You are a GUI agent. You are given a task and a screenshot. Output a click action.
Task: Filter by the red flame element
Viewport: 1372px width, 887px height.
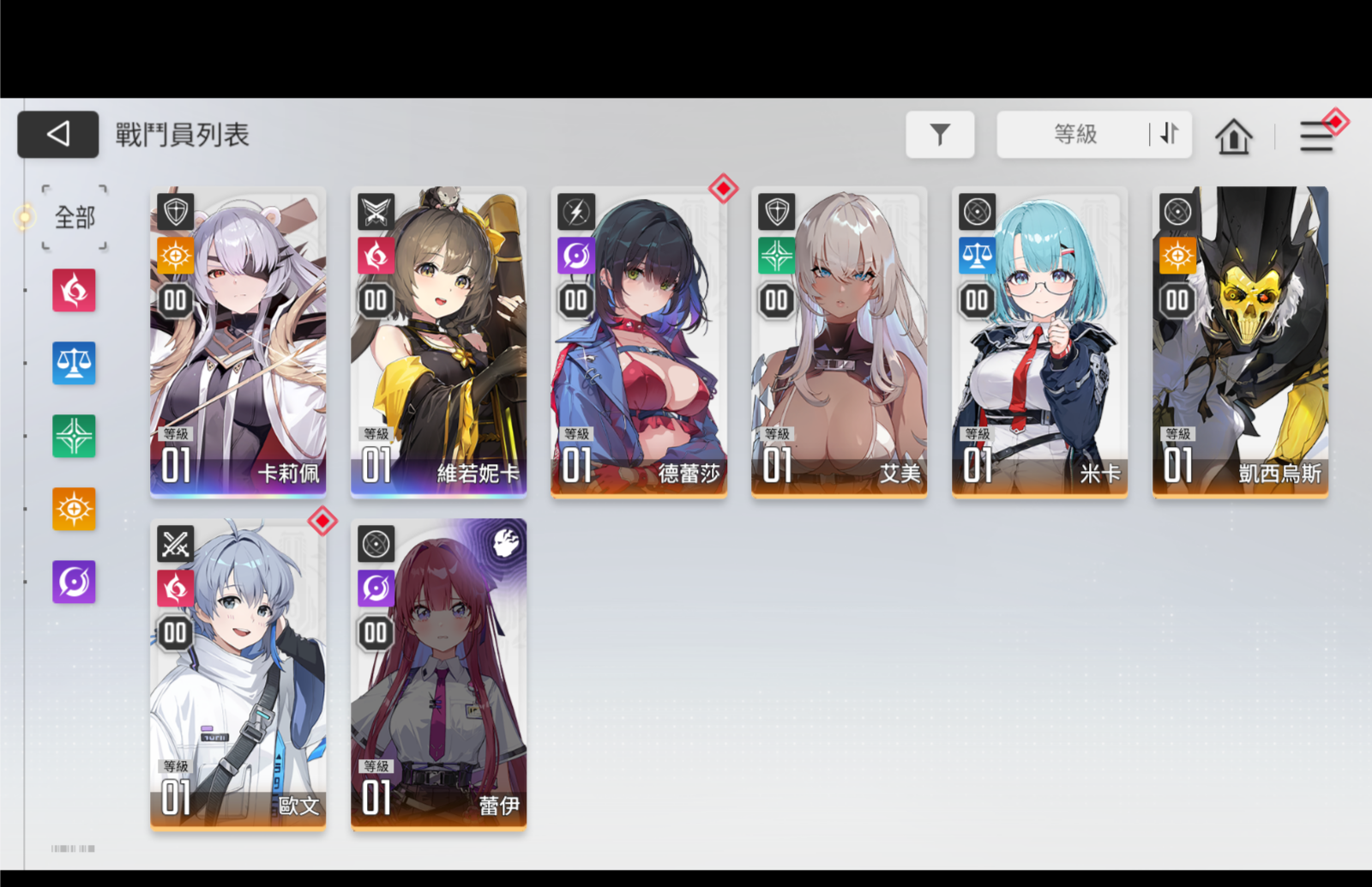[74, 291]
